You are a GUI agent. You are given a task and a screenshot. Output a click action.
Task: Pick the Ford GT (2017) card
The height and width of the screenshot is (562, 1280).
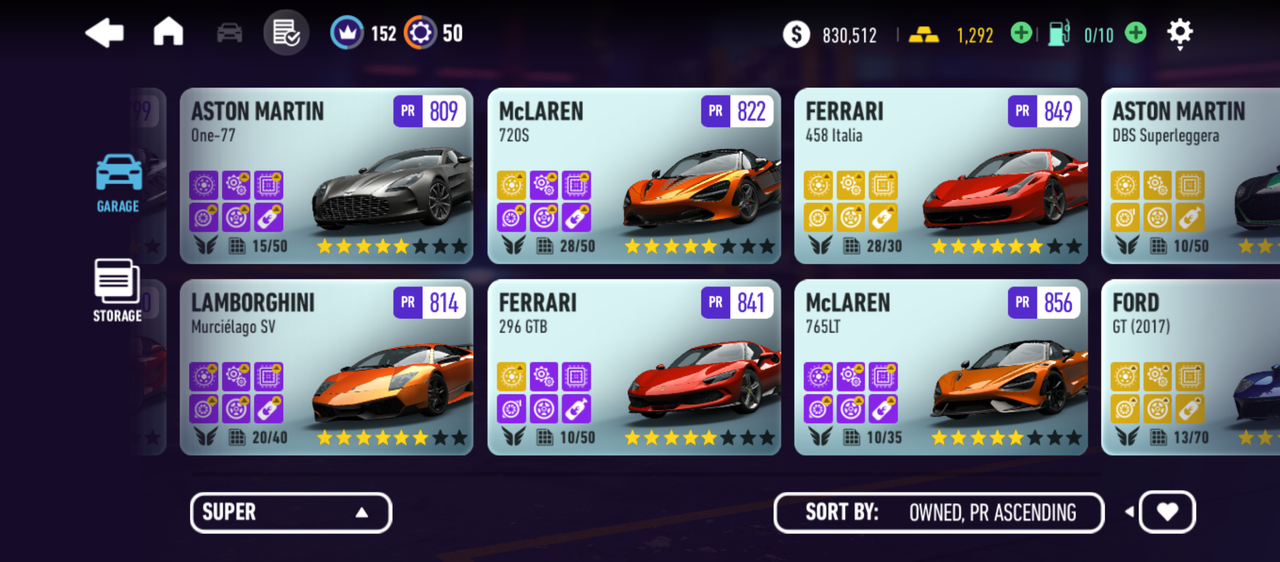click(x=1190, y=367)
